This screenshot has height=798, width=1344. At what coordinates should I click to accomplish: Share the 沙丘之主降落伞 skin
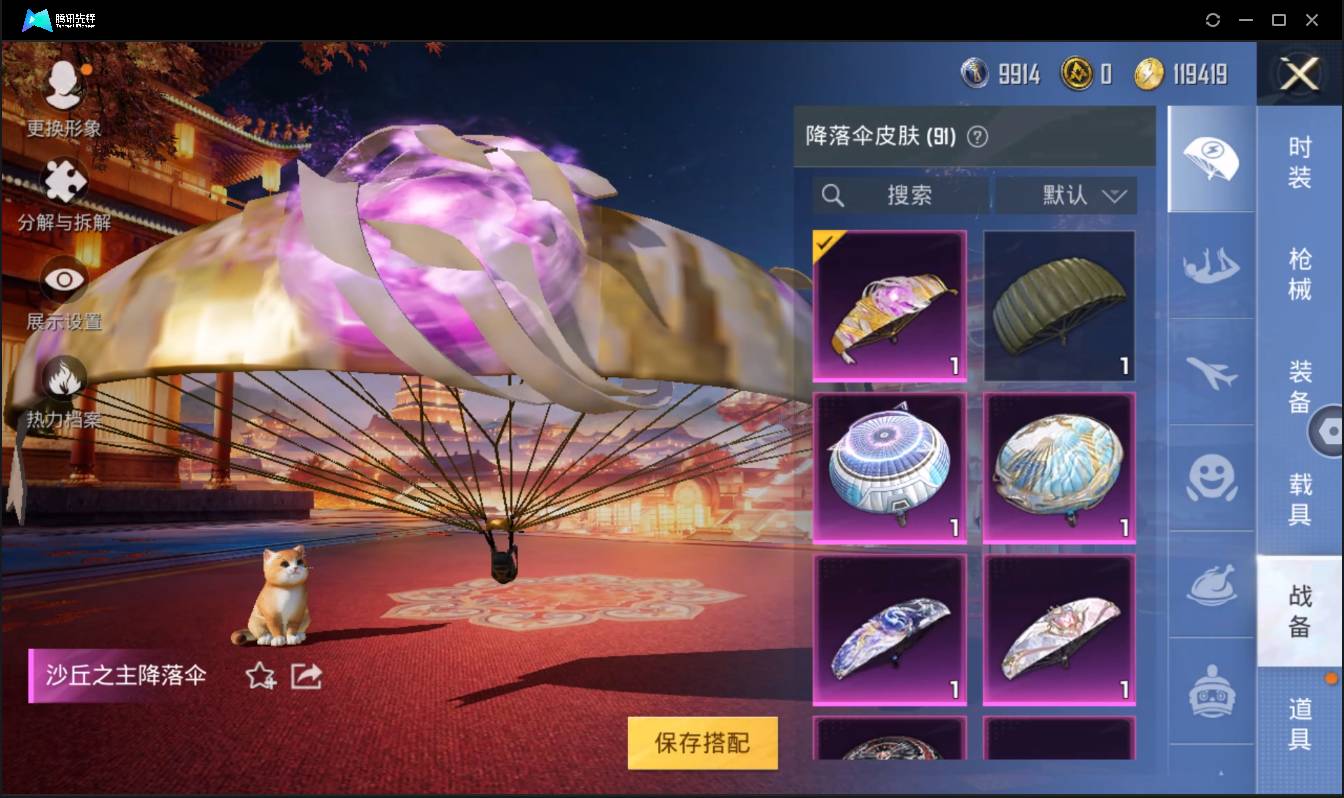(305, 676)
